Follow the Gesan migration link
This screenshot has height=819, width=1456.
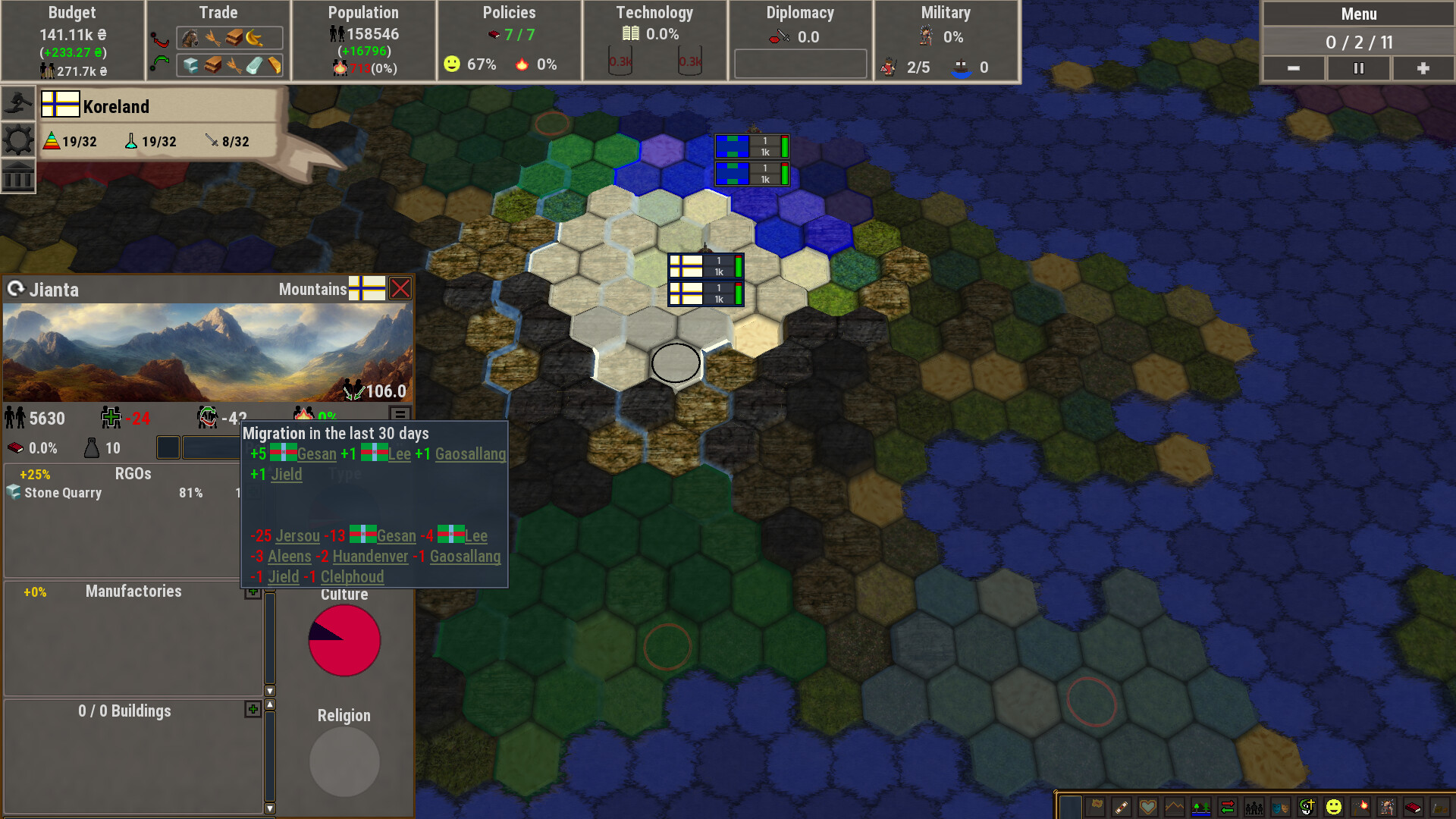316,453
